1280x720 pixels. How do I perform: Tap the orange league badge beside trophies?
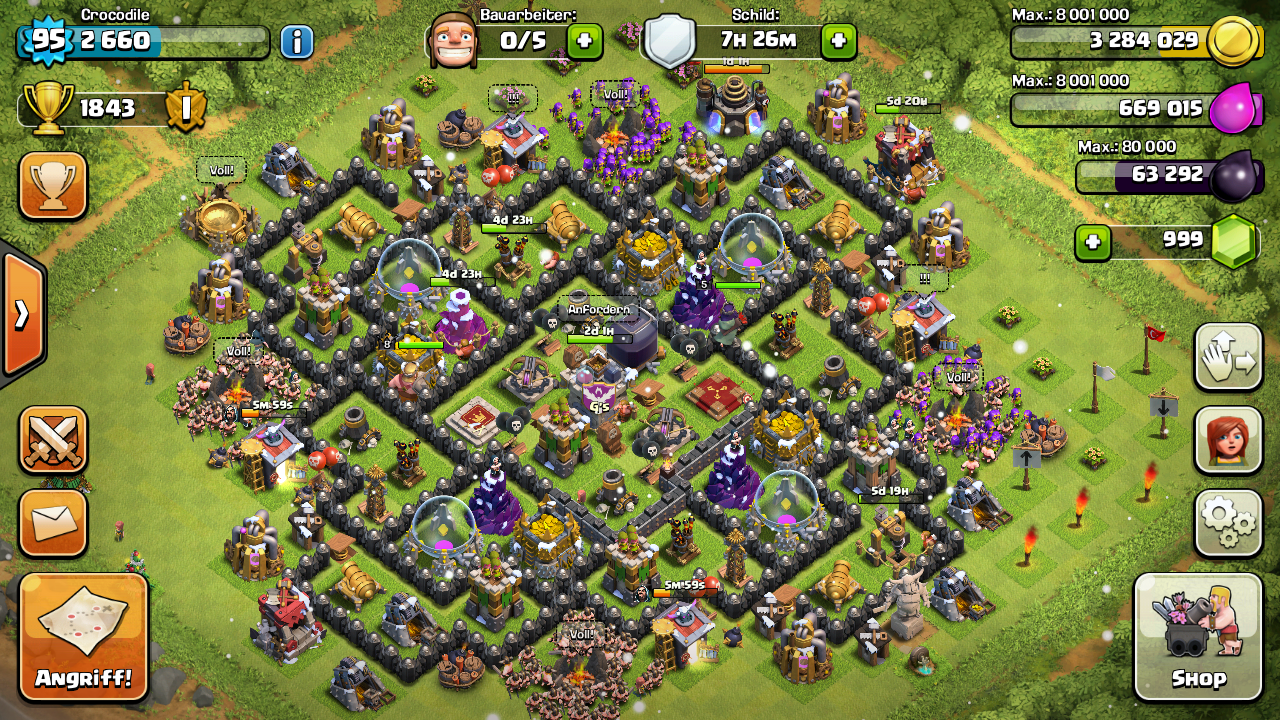coord(185,107)
